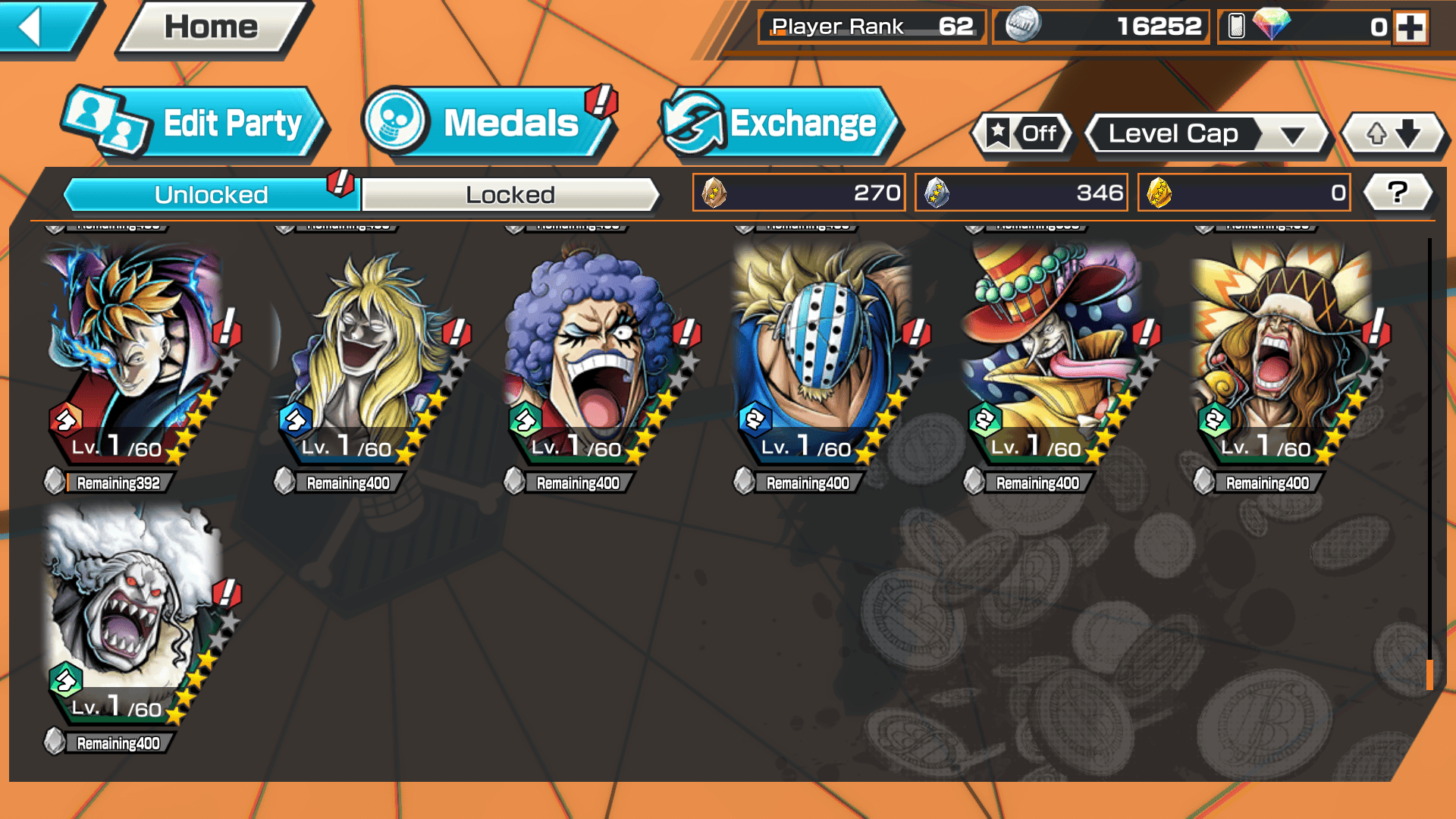
Task: Add rainbow diamonds with the plus button
Action: click(x=1410, y=27)
